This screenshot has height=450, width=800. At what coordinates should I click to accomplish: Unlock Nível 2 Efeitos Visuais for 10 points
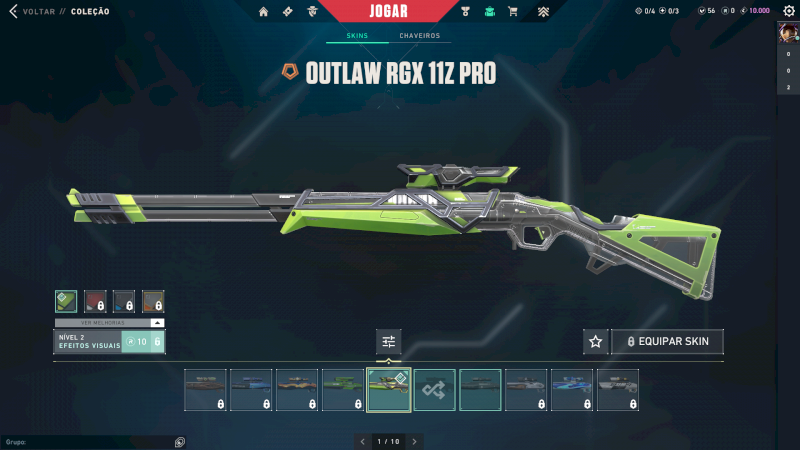pyautogui.click(x=143, y=342)
